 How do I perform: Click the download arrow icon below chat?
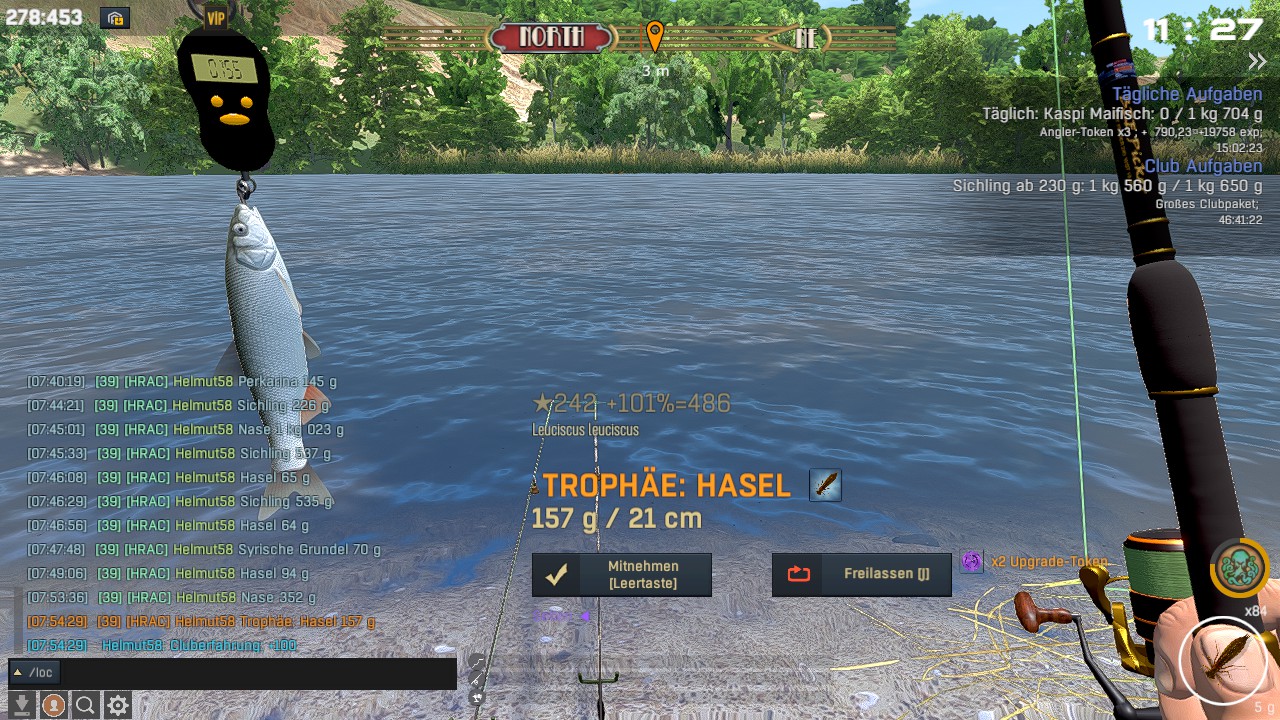tap(22, 705)
